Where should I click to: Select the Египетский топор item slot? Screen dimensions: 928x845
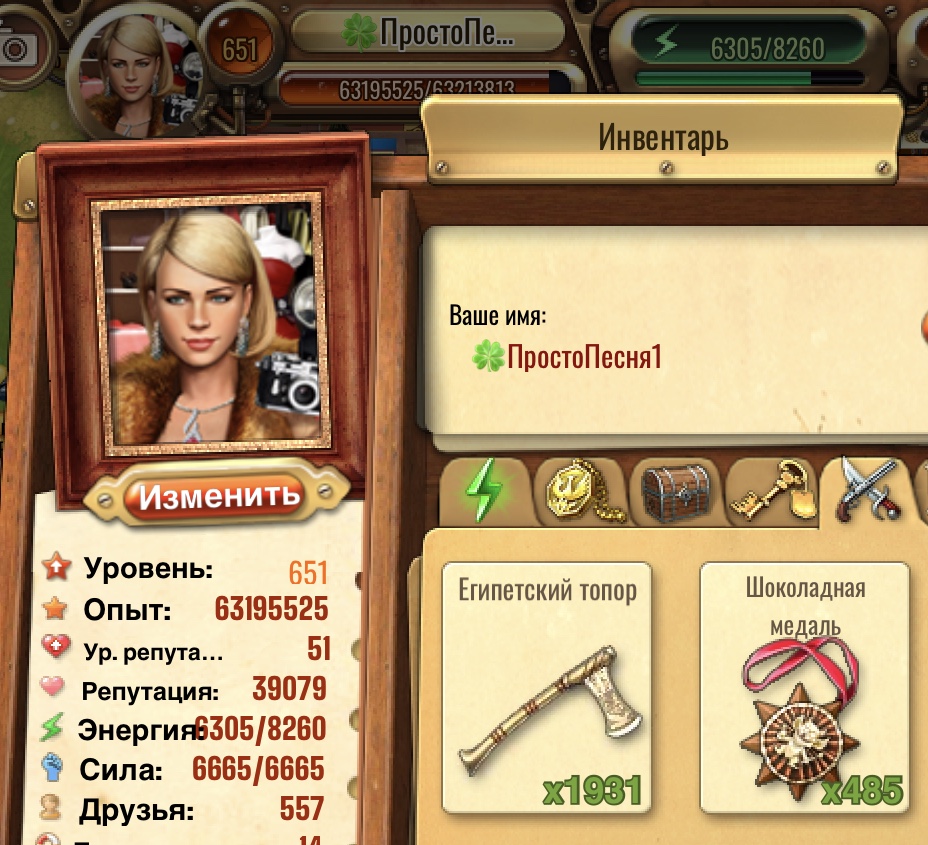546,688
